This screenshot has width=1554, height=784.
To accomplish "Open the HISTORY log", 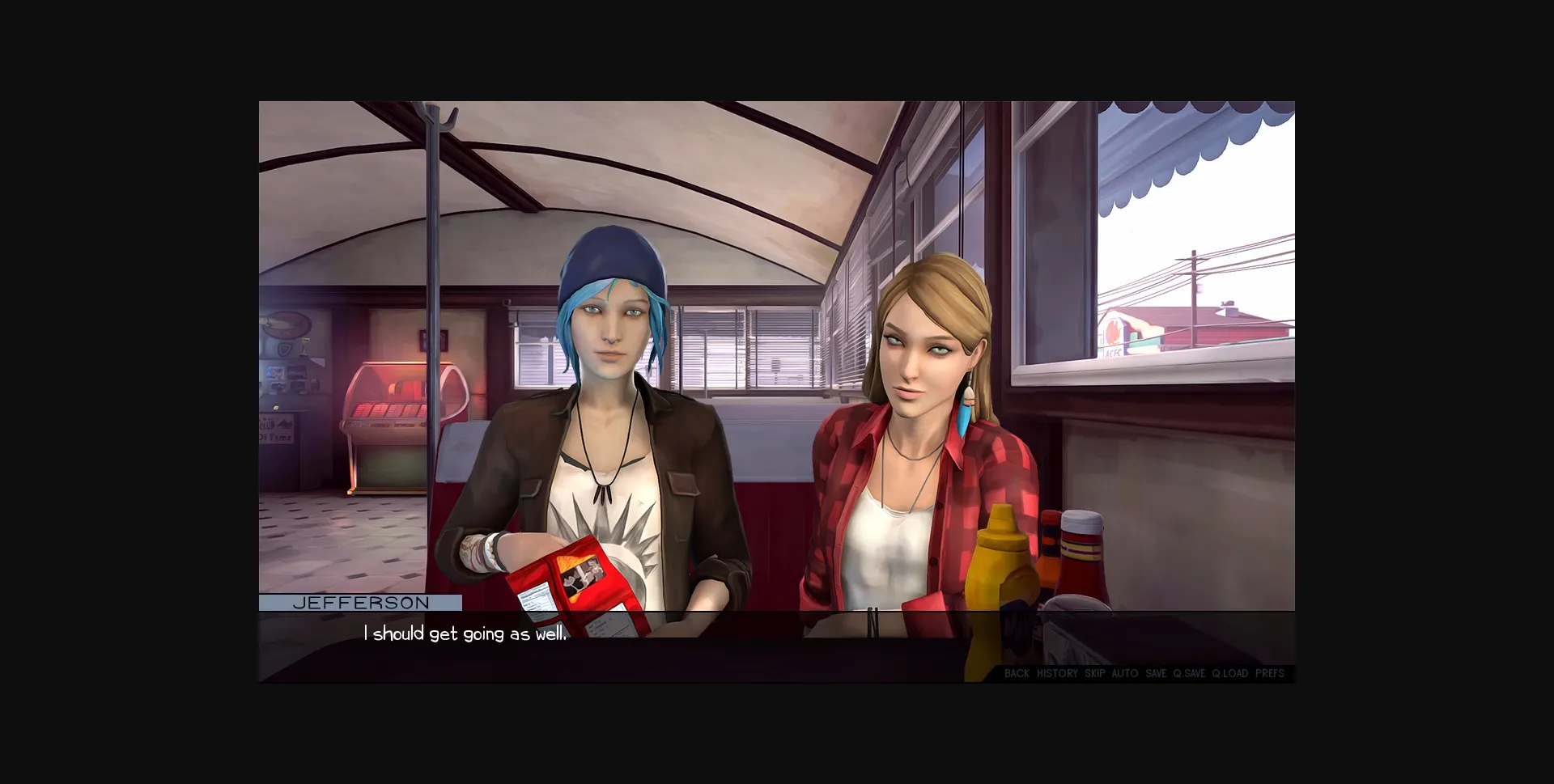I will click(1058, 673).
